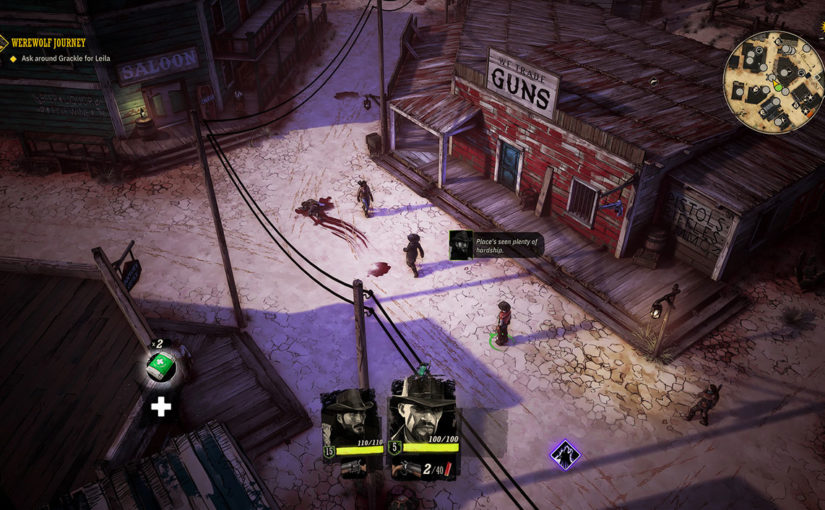825x510 pixels.
Task: Click the white plus icon below the medkit
Action: [160, 406]
